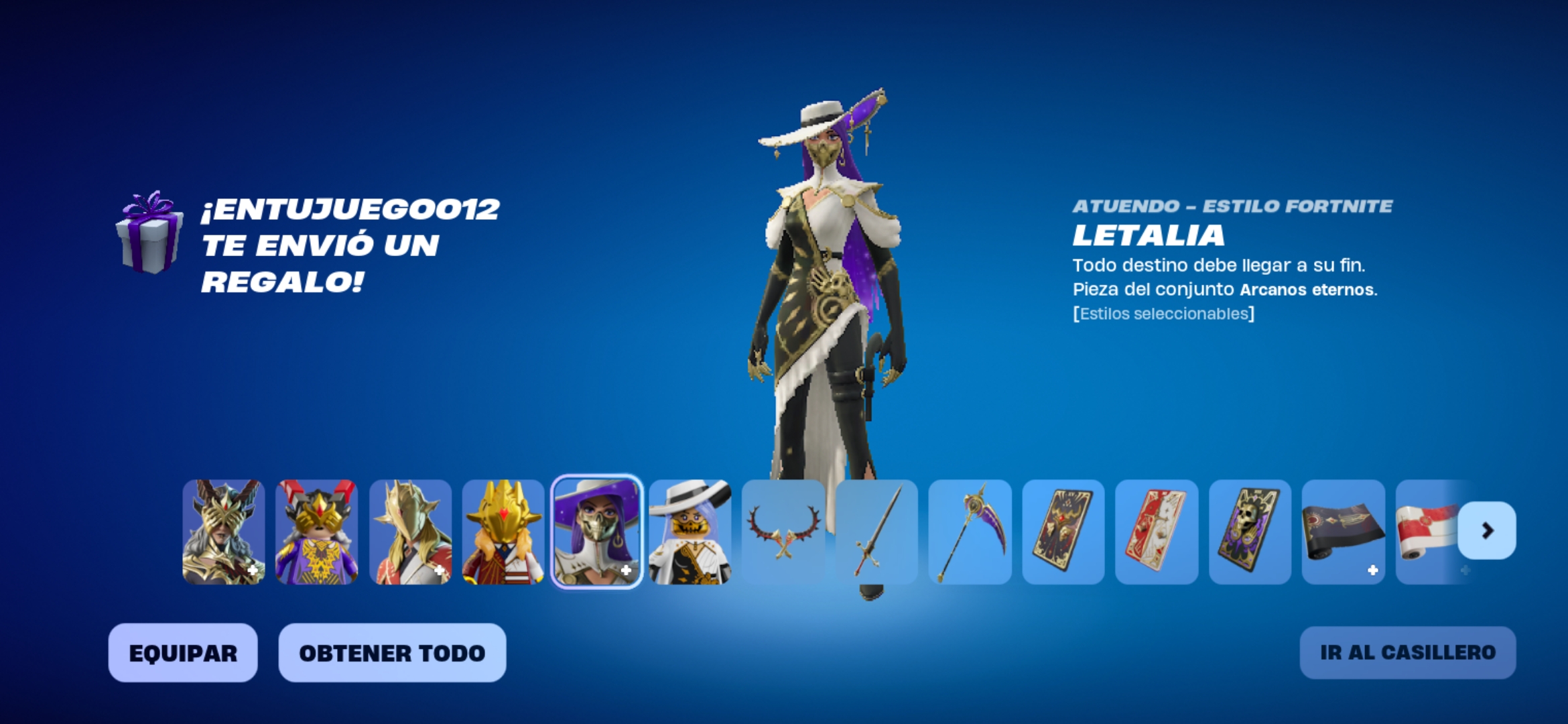Select the red thorned antler item

click(783, 532)
